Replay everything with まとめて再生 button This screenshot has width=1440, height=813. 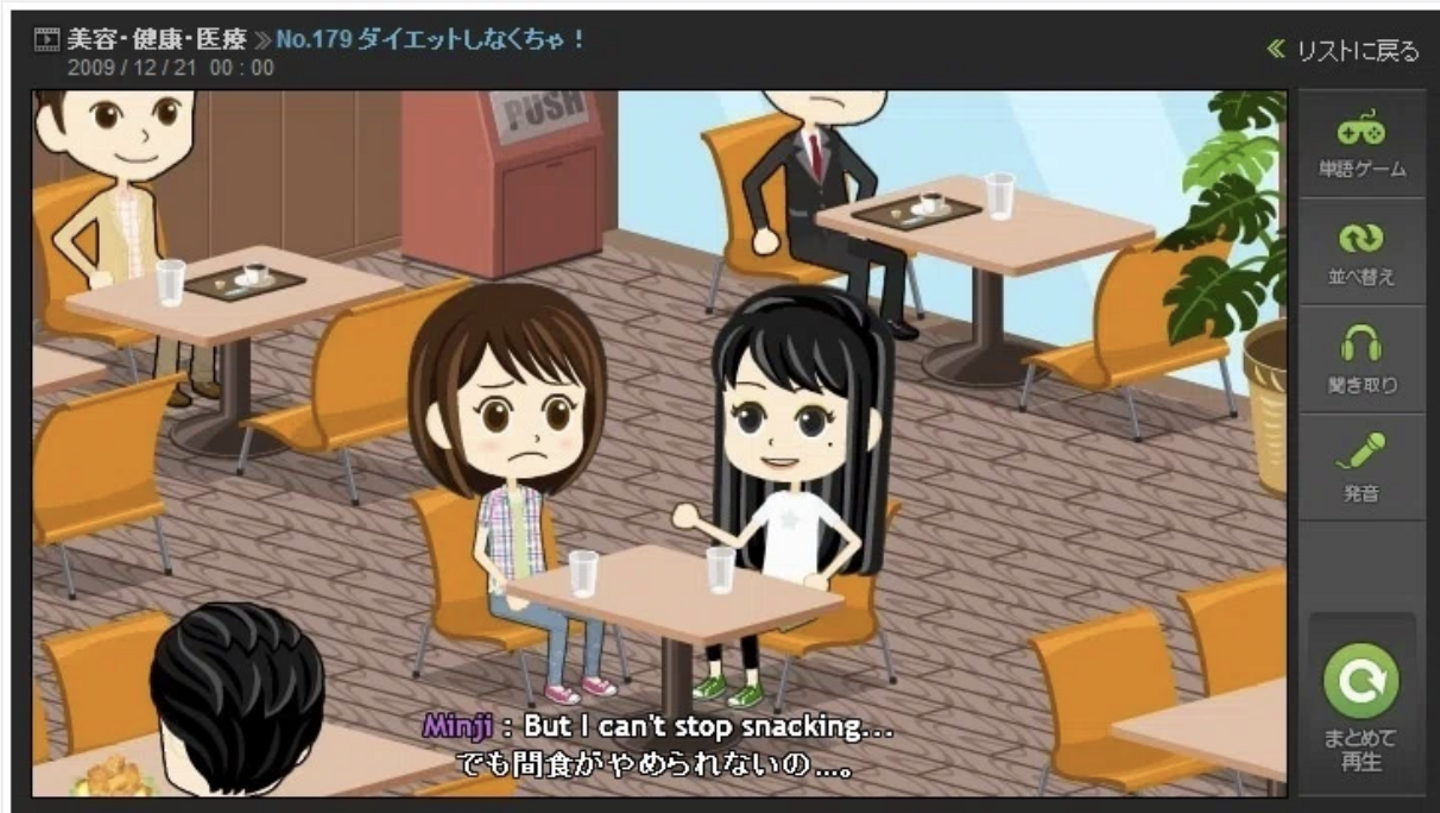click(x=1361, y=705)
